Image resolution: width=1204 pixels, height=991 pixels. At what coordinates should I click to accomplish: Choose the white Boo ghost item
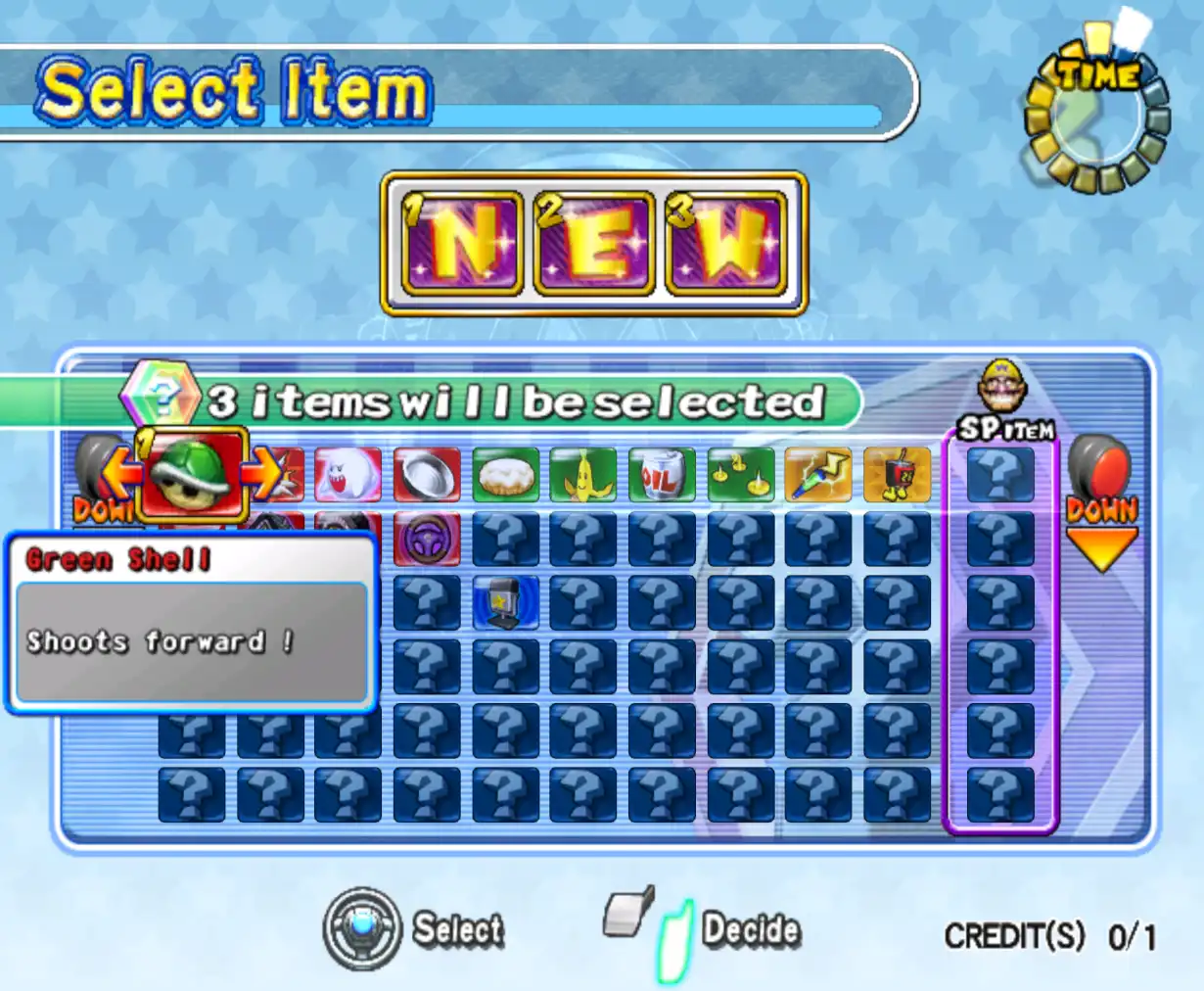point(347,475)
